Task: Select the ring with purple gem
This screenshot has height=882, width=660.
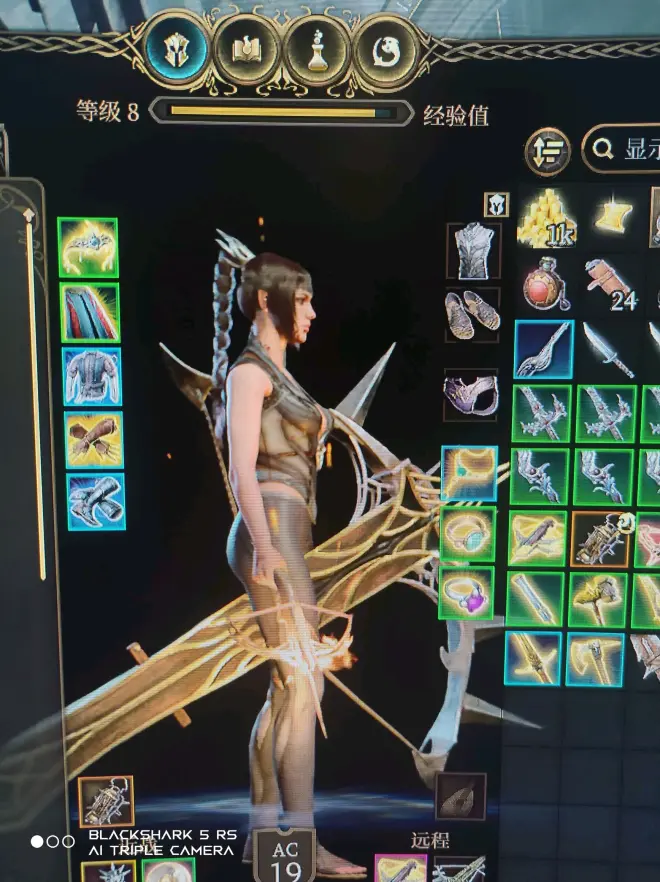Action: click(466, 593)
